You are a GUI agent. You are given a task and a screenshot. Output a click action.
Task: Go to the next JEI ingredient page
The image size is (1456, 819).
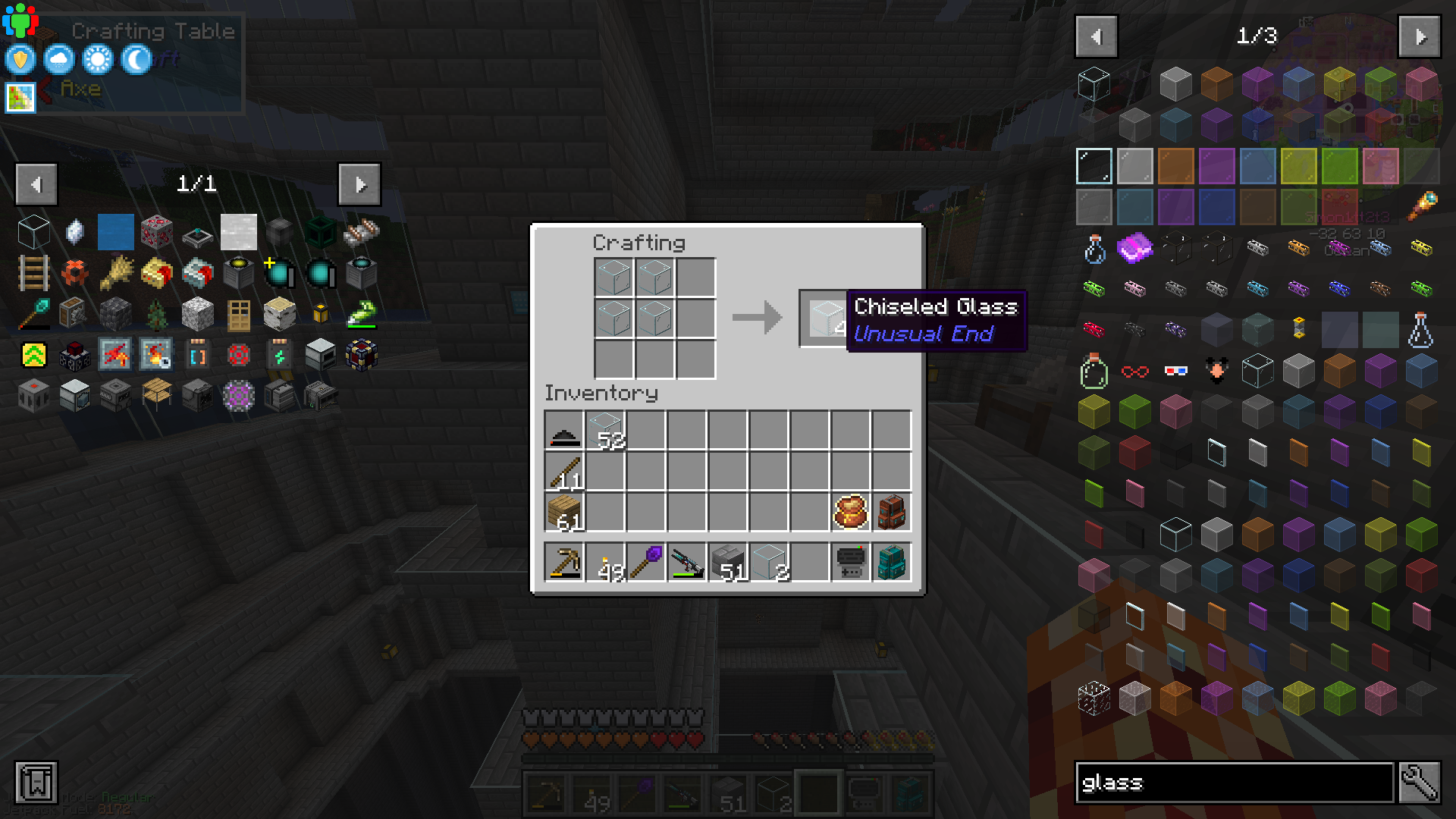pyautogui.click(x=1419, y=36)
